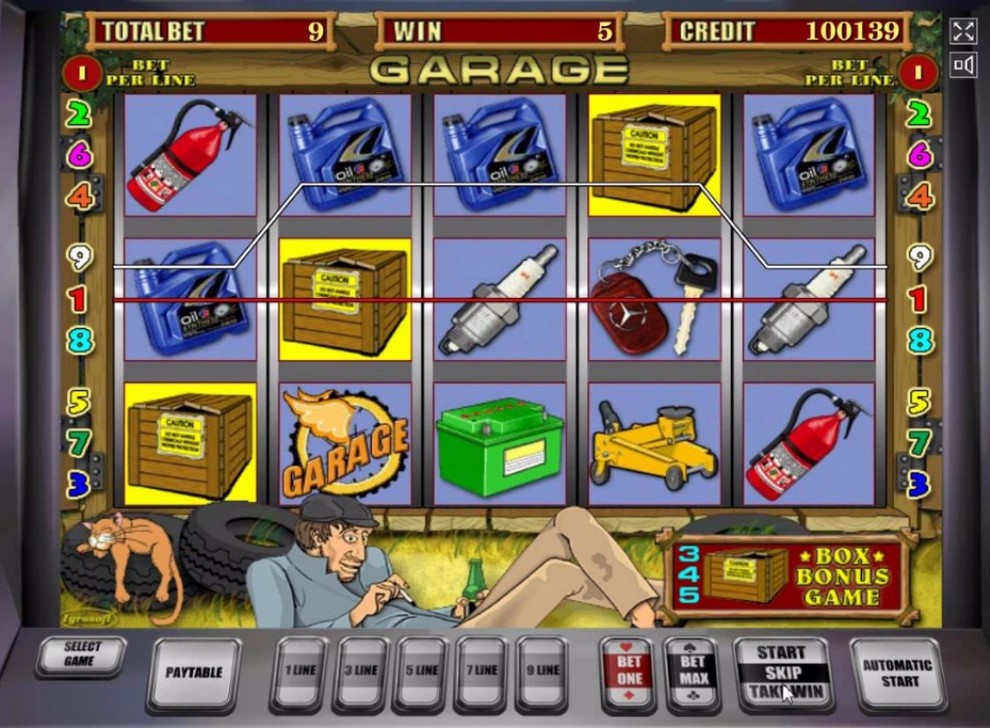This screenshot has height=728, width=990.
Task: Show the Paytable
Action: pos(193,672)
